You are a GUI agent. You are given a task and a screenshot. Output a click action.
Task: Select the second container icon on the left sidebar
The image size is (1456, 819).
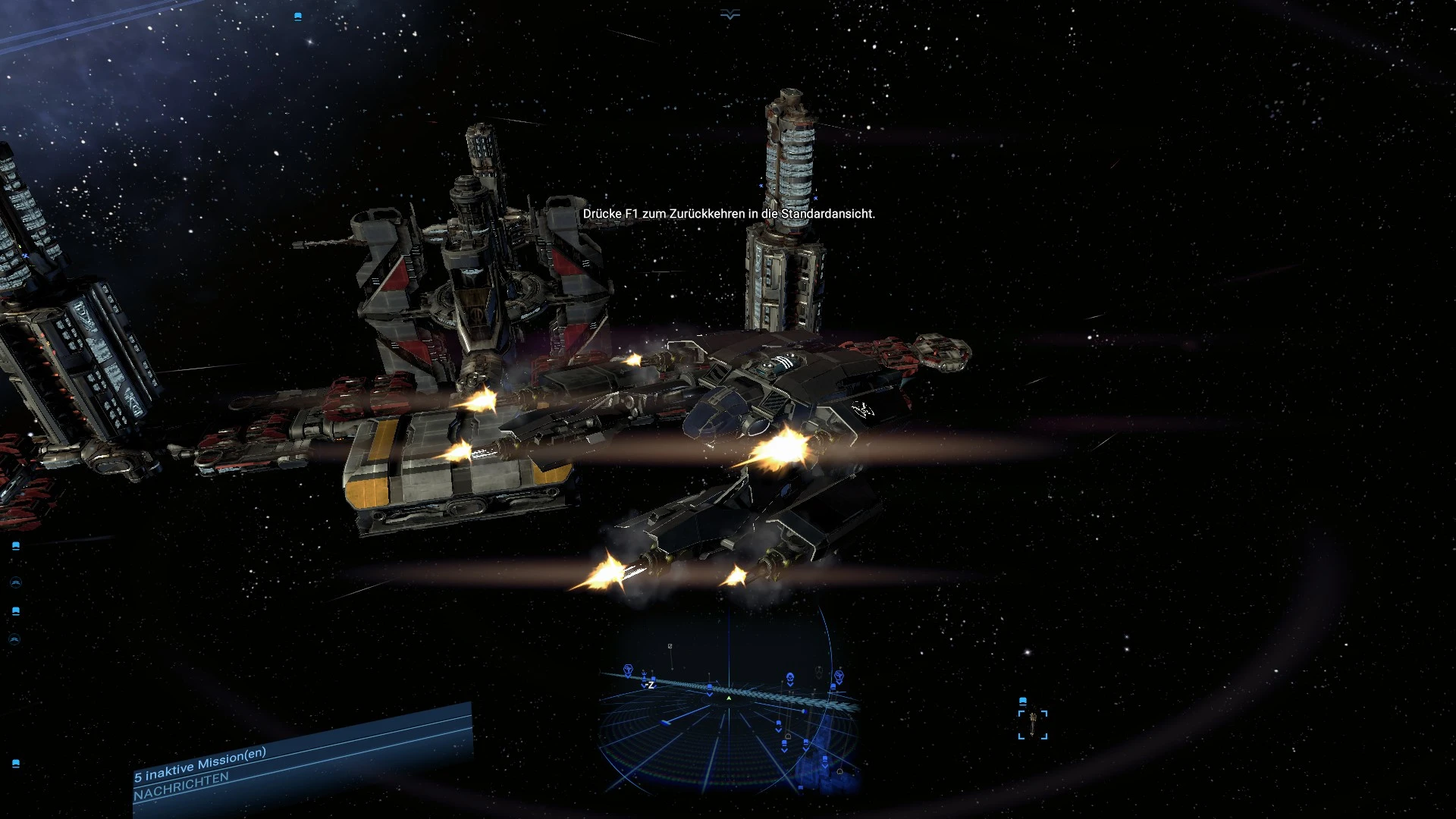click(x=16, y=610)
